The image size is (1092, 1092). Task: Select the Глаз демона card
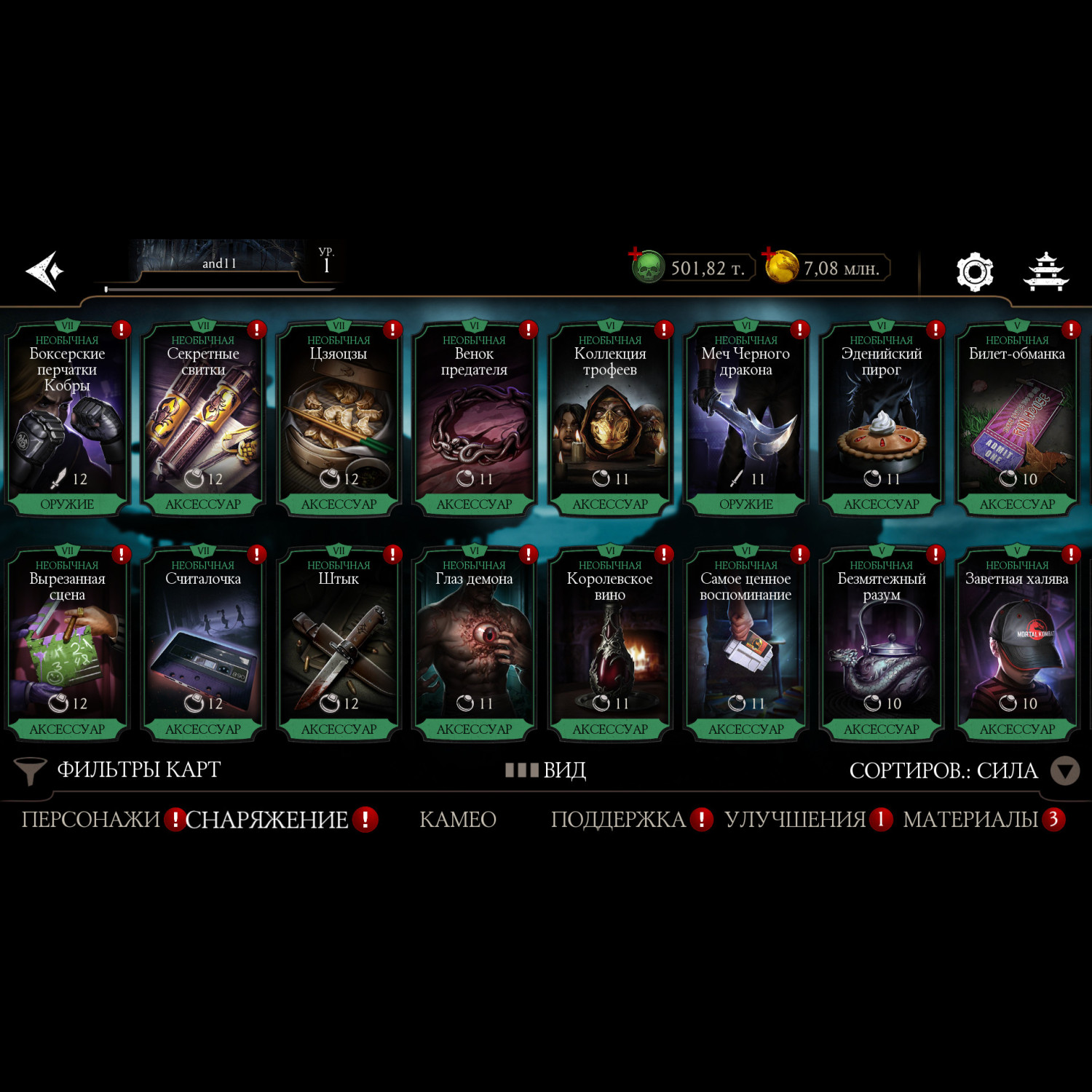[474, 644]
